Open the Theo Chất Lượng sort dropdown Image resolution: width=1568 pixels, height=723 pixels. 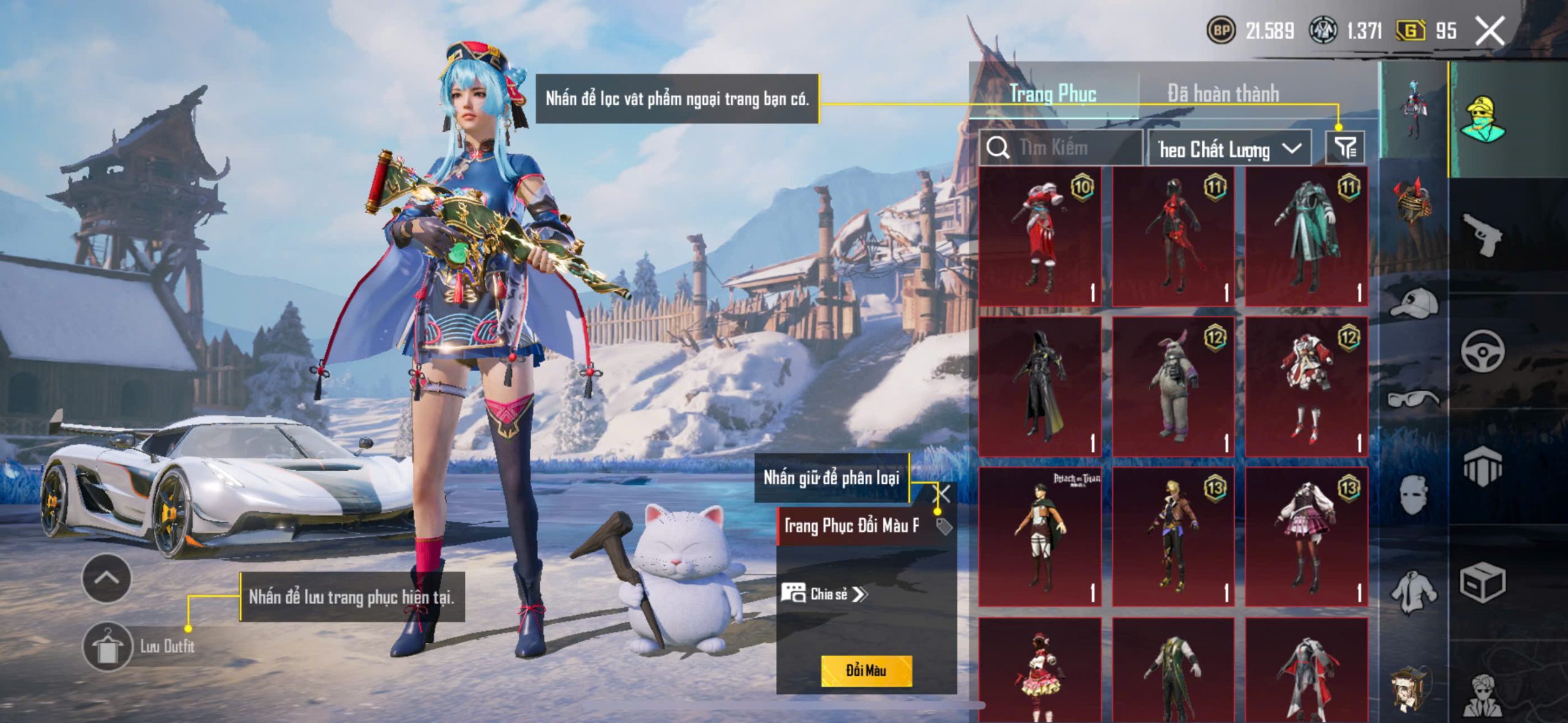coord(1229,149)
